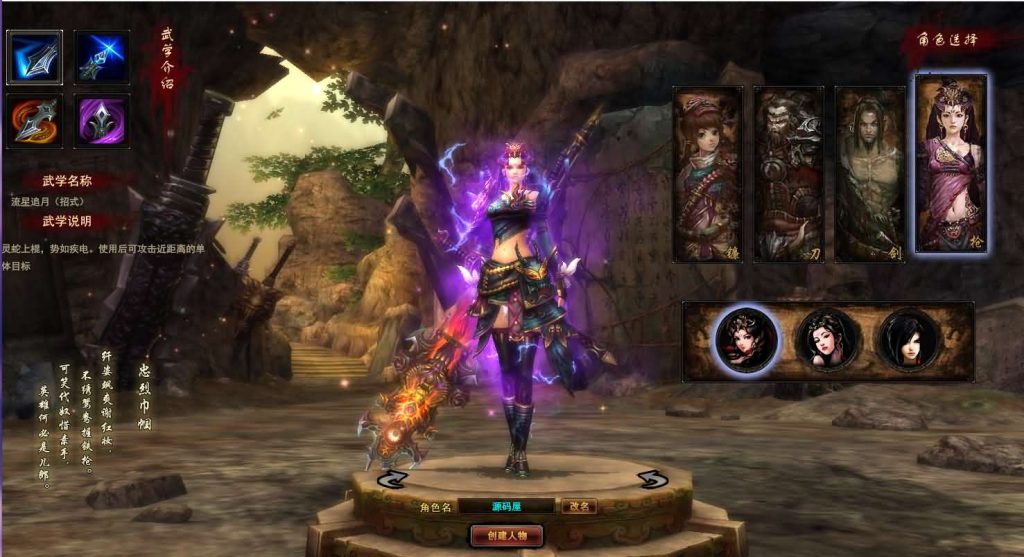Select the orange whirlwind spear skill
The width and height of the screenshot is (1024, 557).
[x=35, y=122]
